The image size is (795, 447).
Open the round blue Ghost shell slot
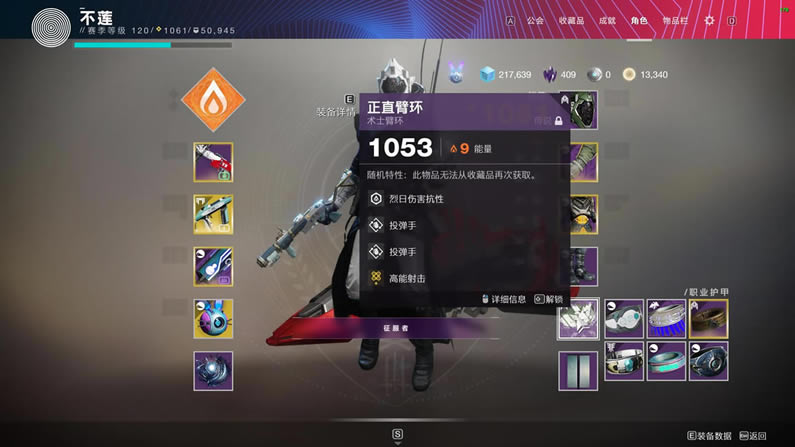(x=213, y=318)
